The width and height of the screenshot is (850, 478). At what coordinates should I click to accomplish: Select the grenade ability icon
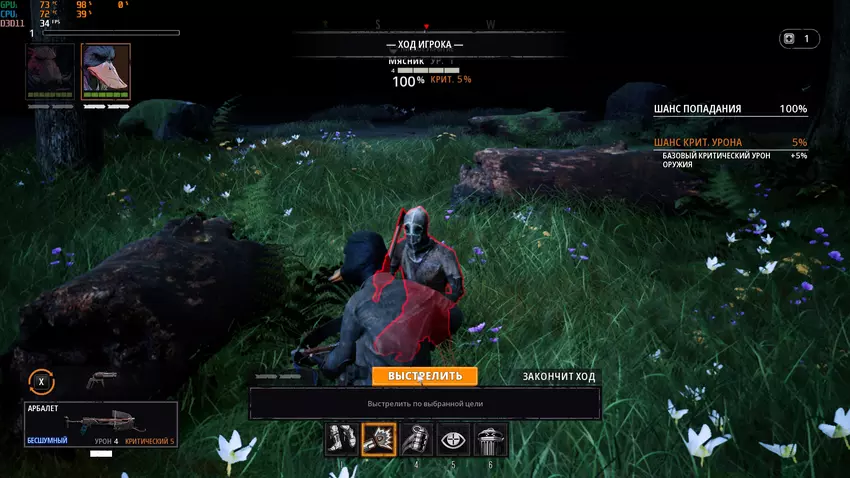416,439
